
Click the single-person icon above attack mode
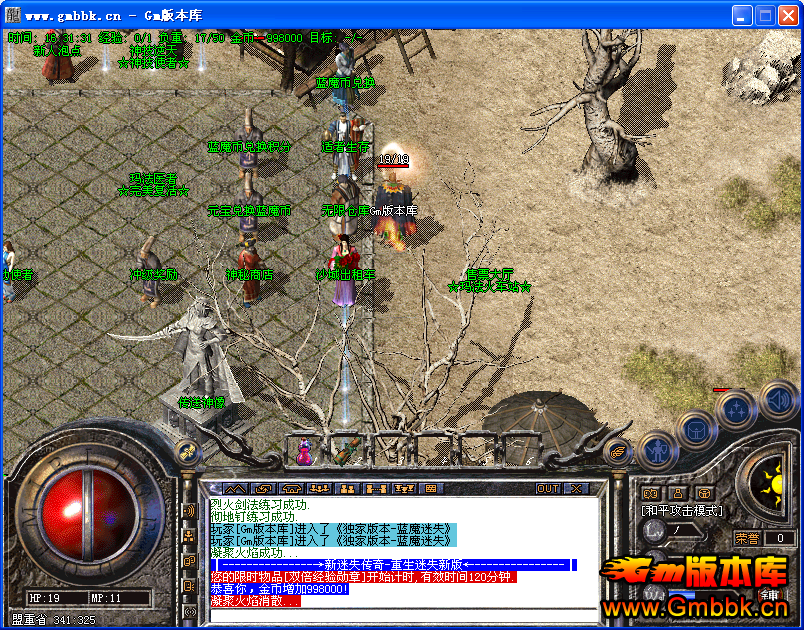coord(677,492)
